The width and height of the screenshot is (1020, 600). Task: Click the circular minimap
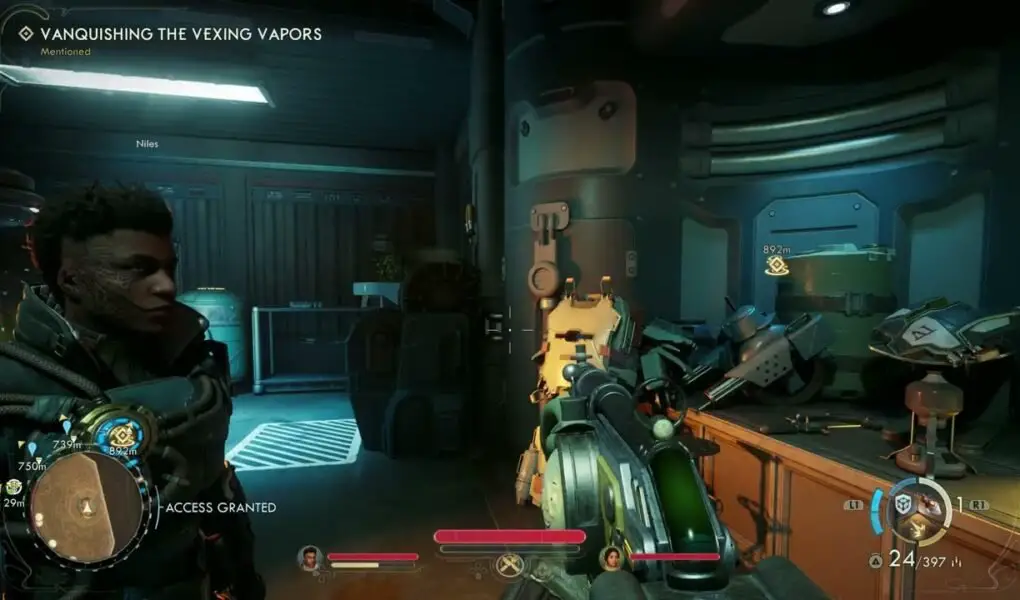86,507
